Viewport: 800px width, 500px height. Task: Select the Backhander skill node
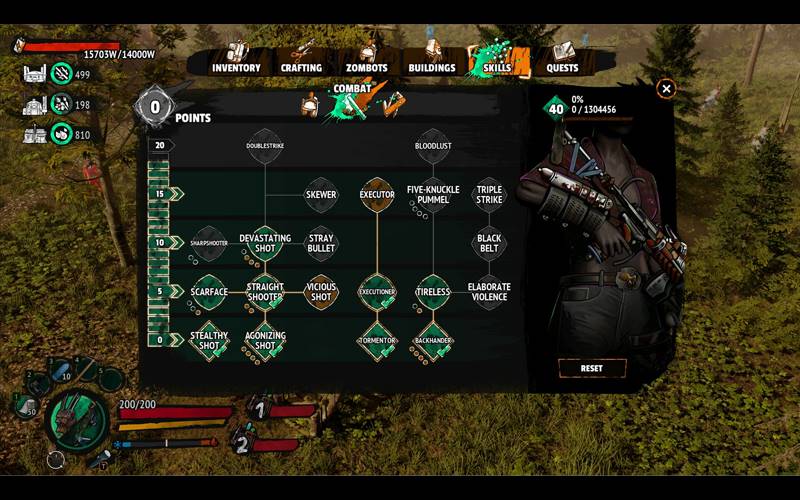(433, 340)
